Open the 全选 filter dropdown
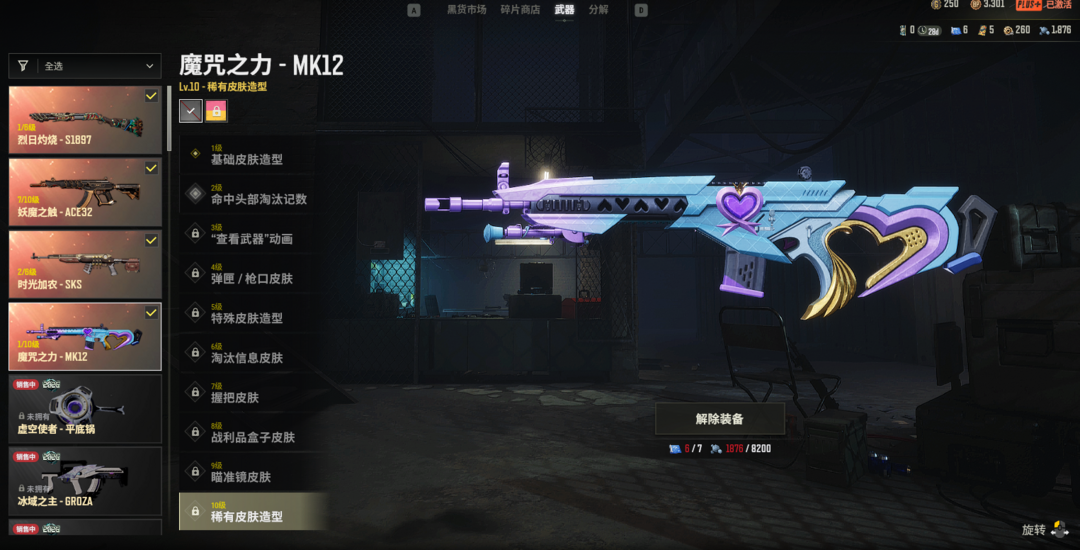 point(85,66)
